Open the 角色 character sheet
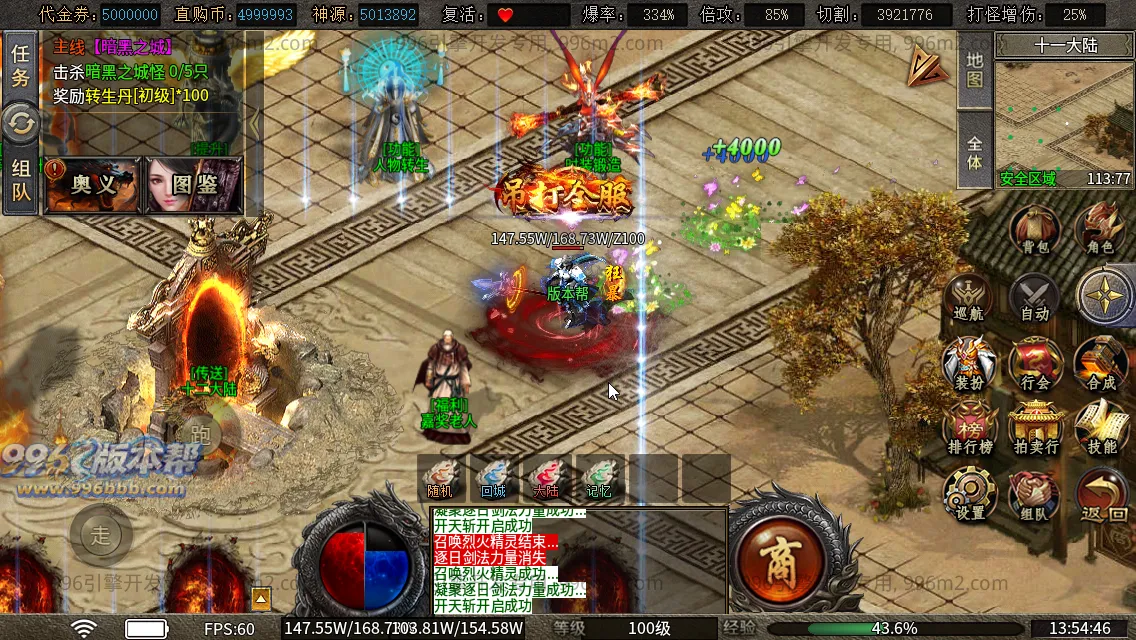This screenshot has width=1136, height=640. click(x=1100, y=231)
